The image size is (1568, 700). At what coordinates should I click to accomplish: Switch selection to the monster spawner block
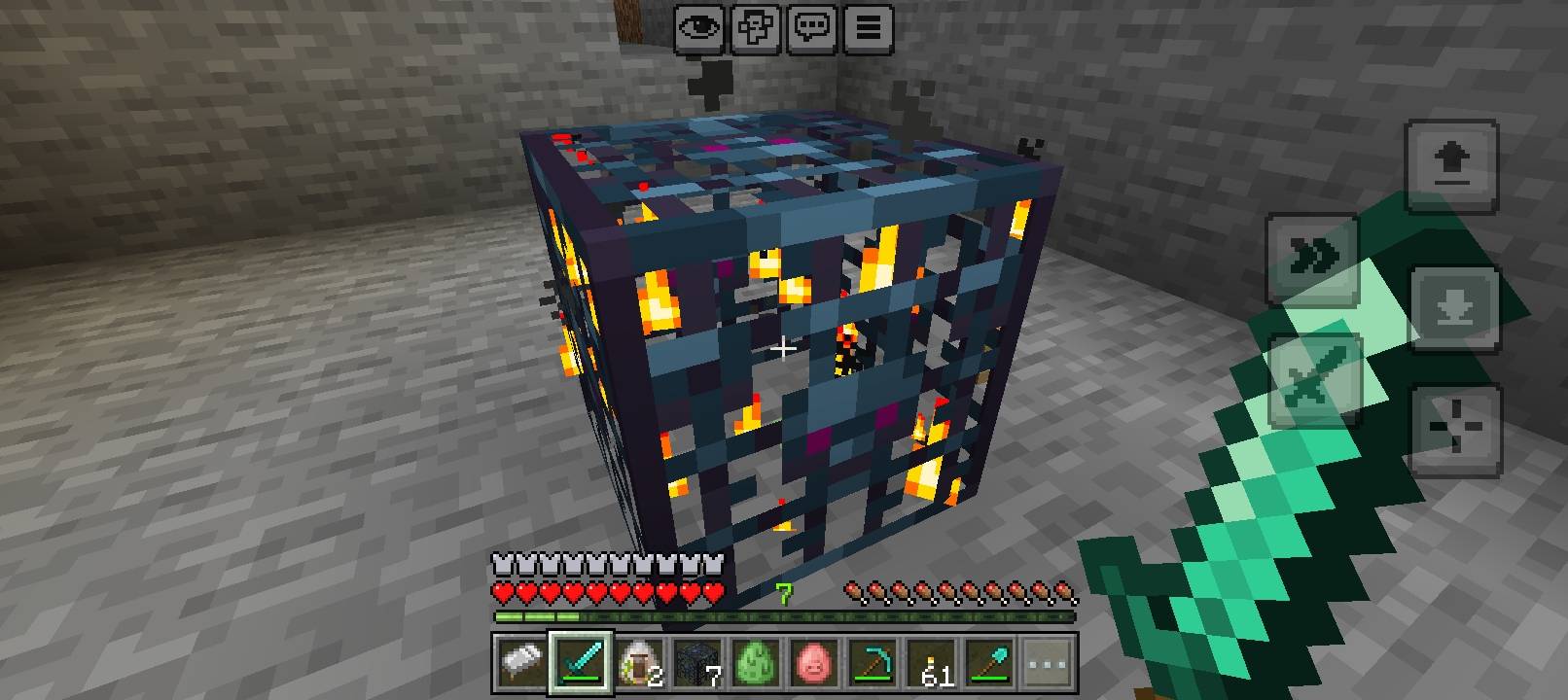tap(698, 661)
